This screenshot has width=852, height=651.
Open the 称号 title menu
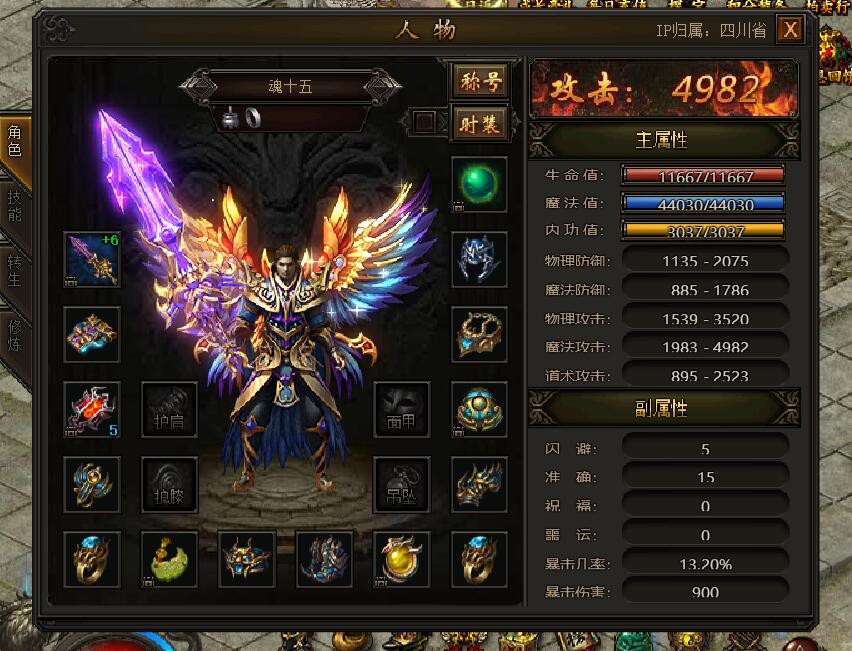point(480,82)
